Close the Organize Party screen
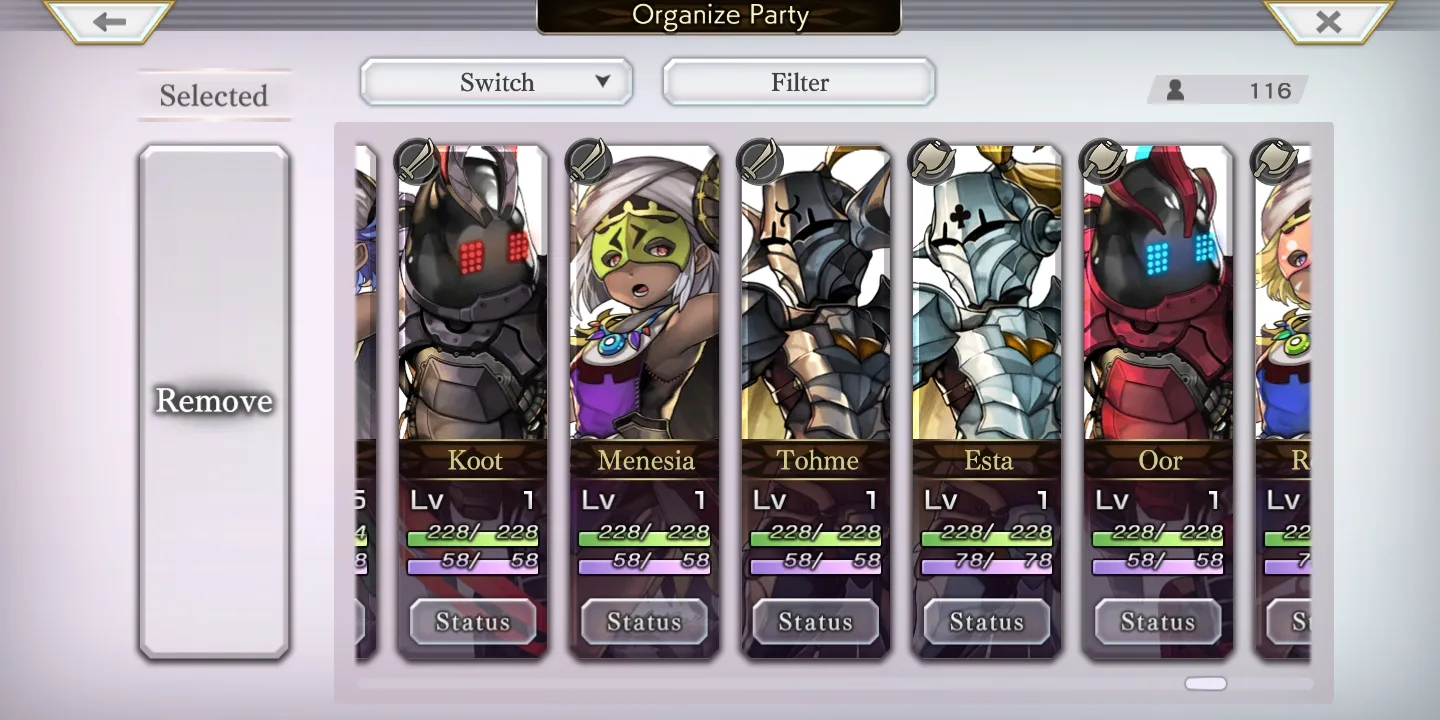The image size is (1440, 720). [x=1328, y=22]
